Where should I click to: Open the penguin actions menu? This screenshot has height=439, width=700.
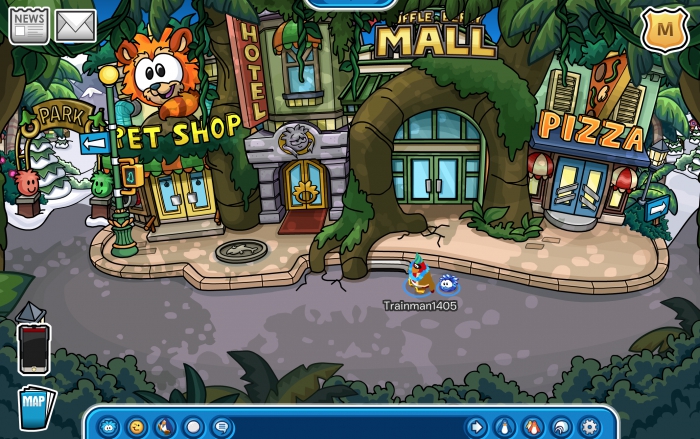point(164,427)
